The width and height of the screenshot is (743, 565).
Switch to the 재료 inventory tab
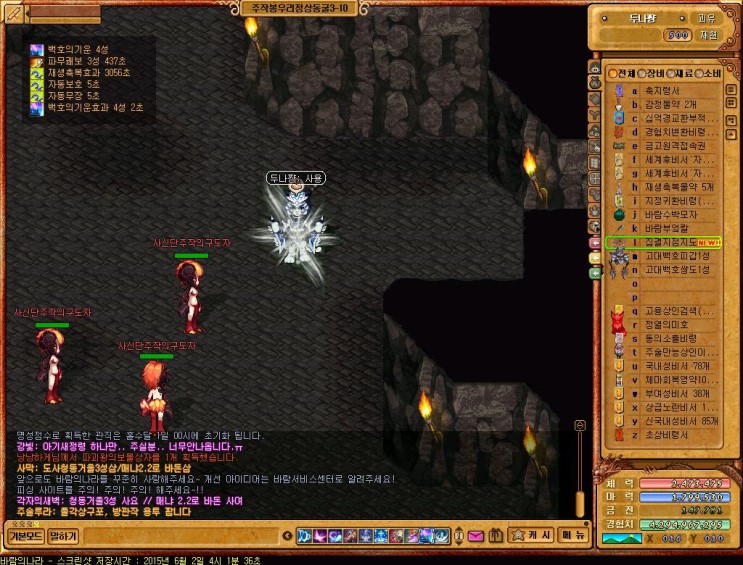pyautogui.click(x=682, y=73)
